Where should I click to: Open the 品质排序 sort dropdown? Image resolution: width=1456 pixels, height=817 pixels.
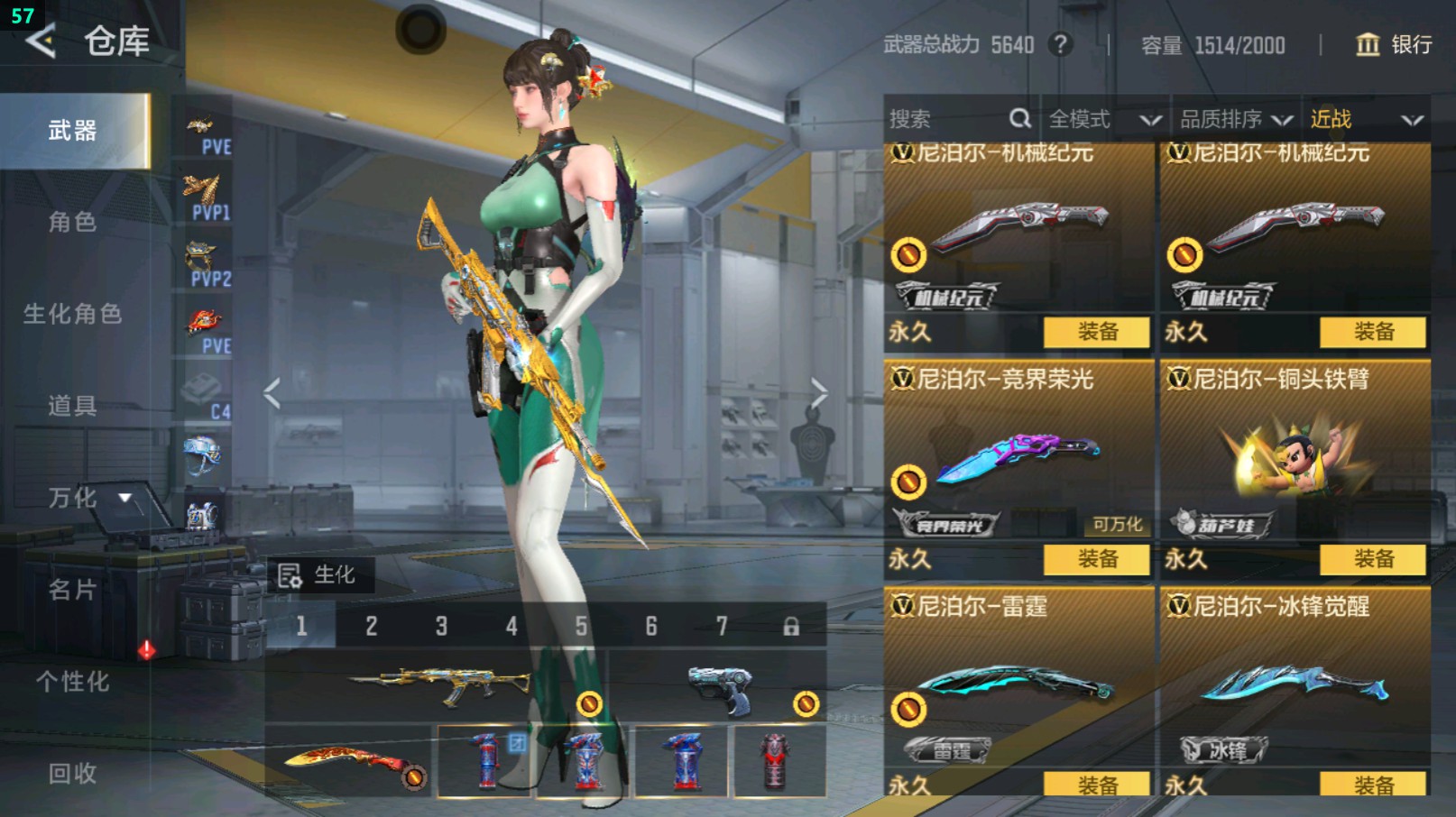point(1236,119)
